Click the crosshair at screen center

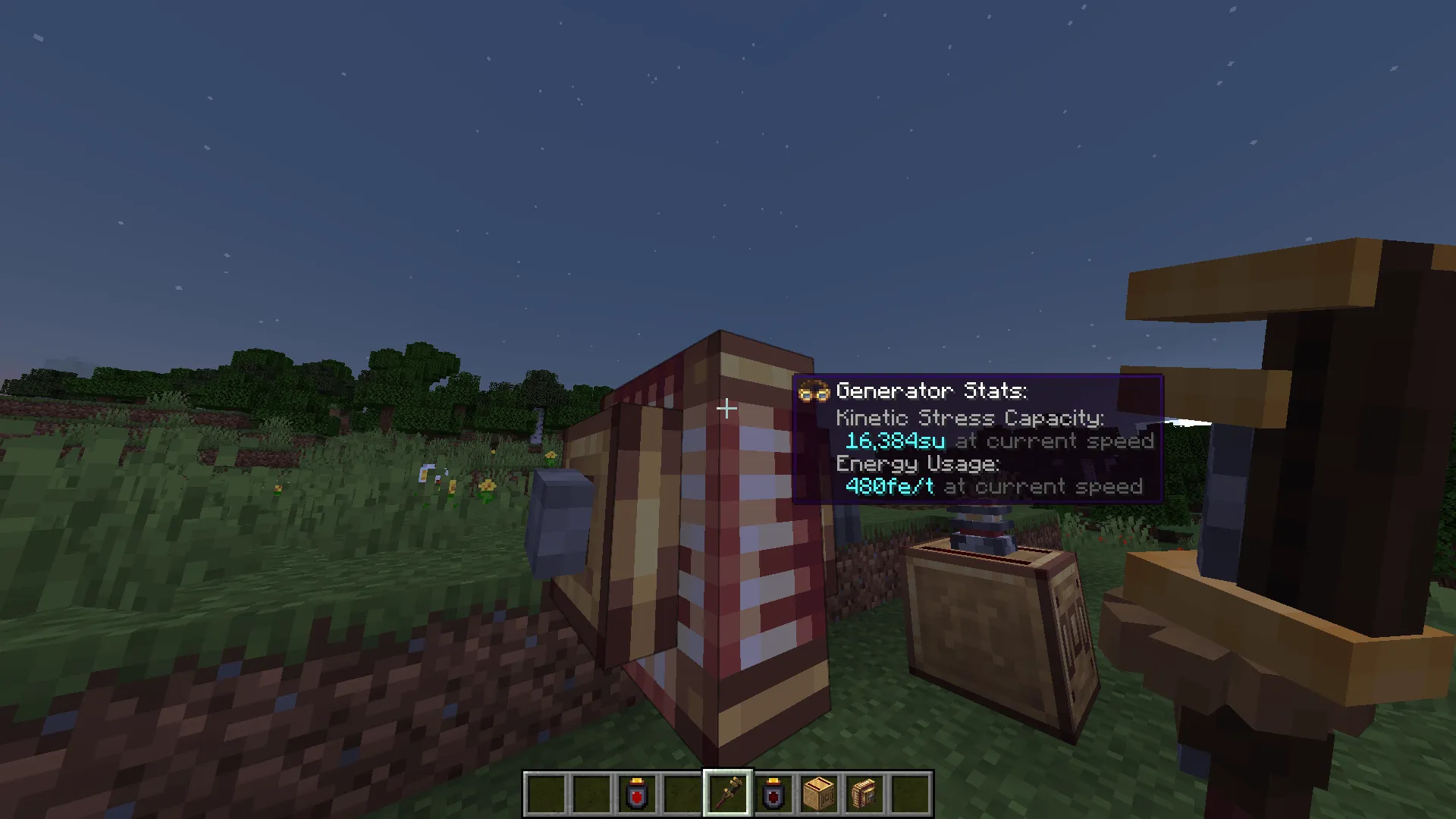(x=726, y=409)
